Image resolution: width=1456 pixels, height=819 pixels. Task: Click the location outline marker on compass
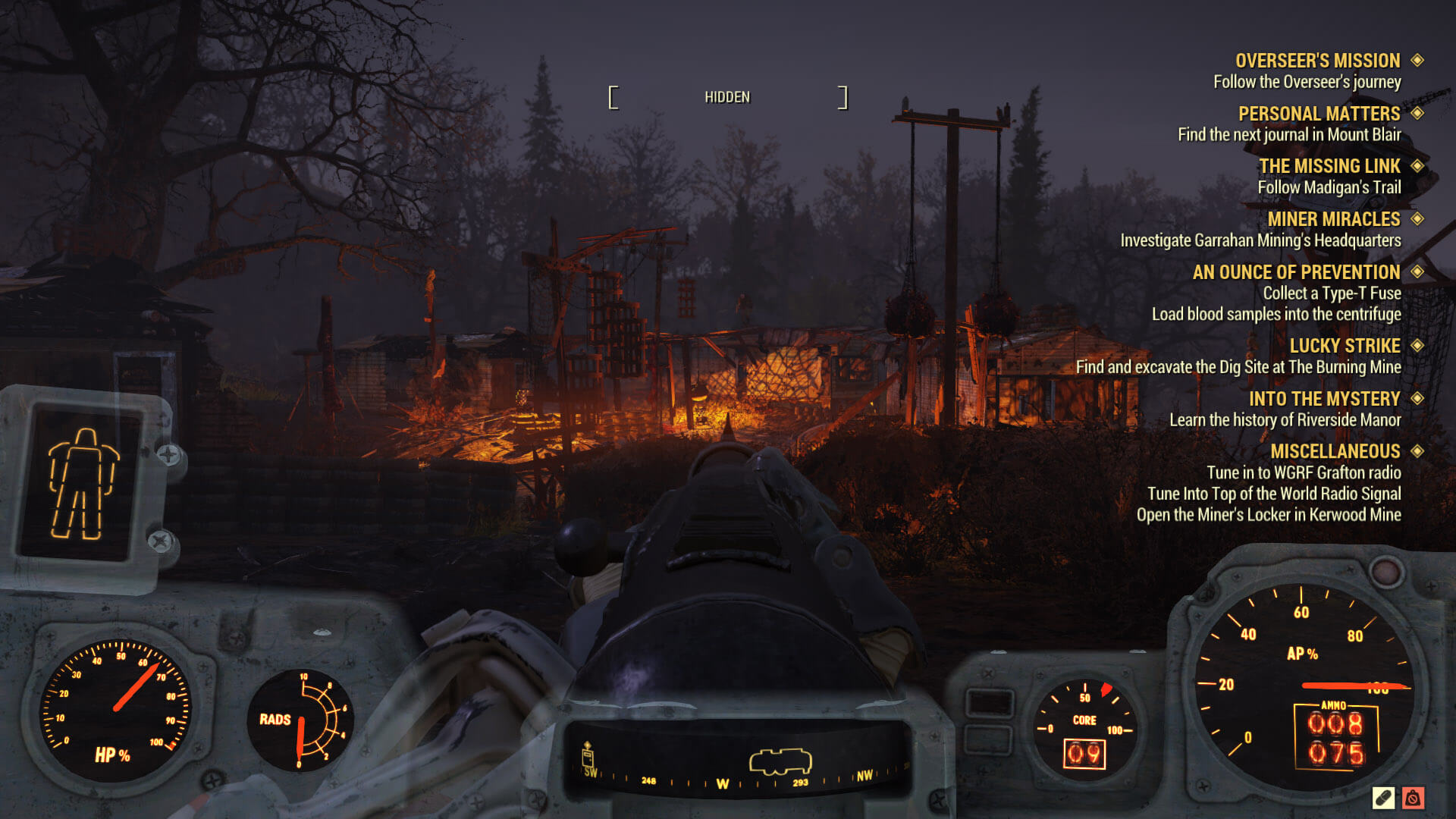click(x=780, y=761)
